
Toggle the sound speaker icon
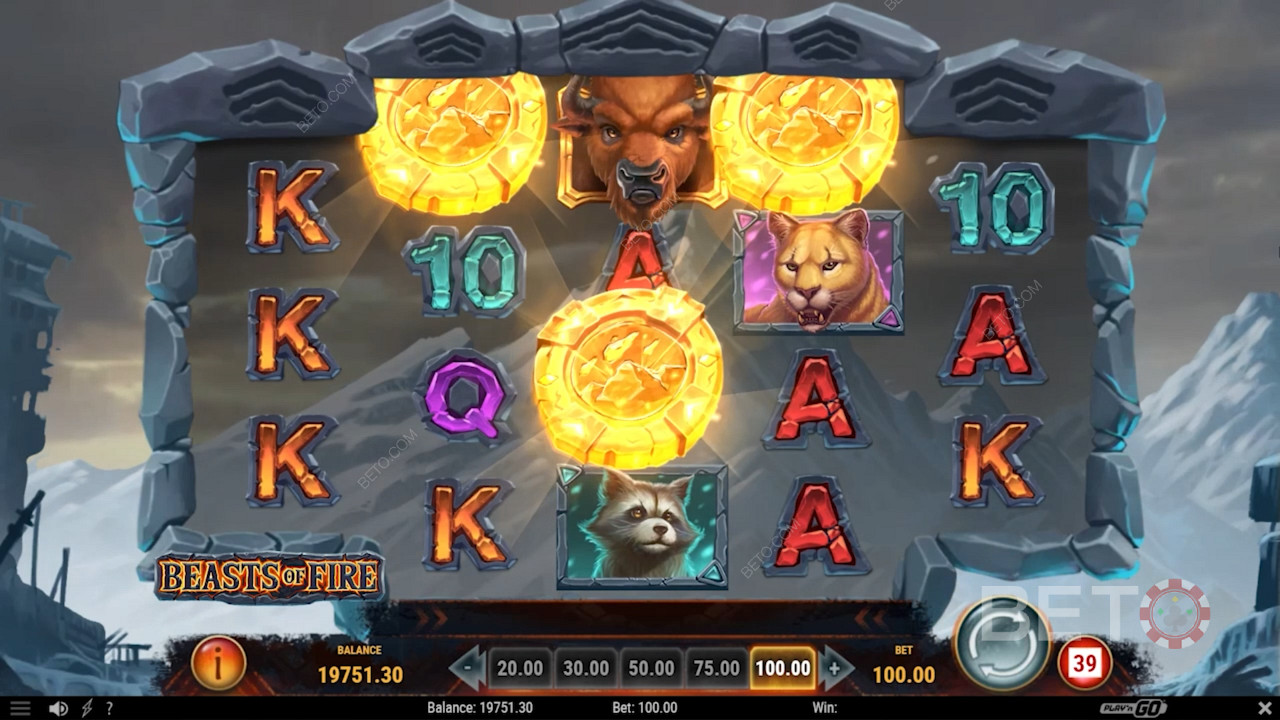[x=58, y=708]
